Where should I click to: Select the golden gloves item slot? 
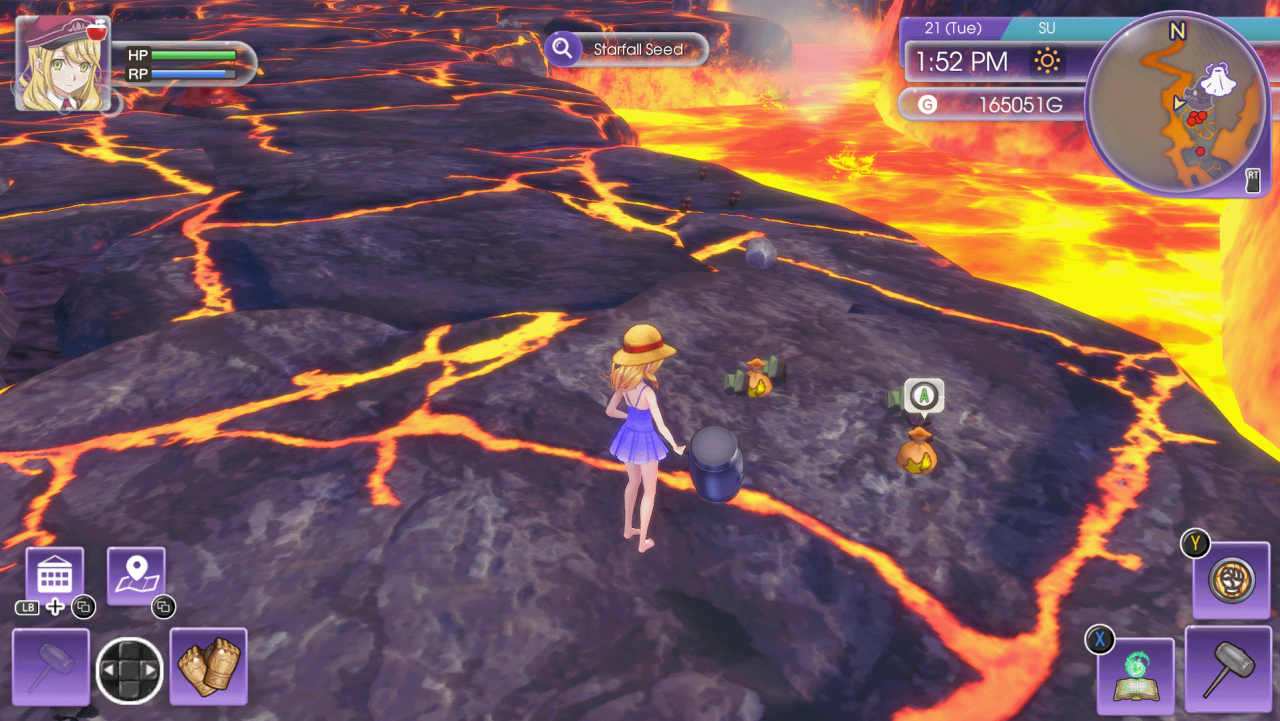pos(208,666)
